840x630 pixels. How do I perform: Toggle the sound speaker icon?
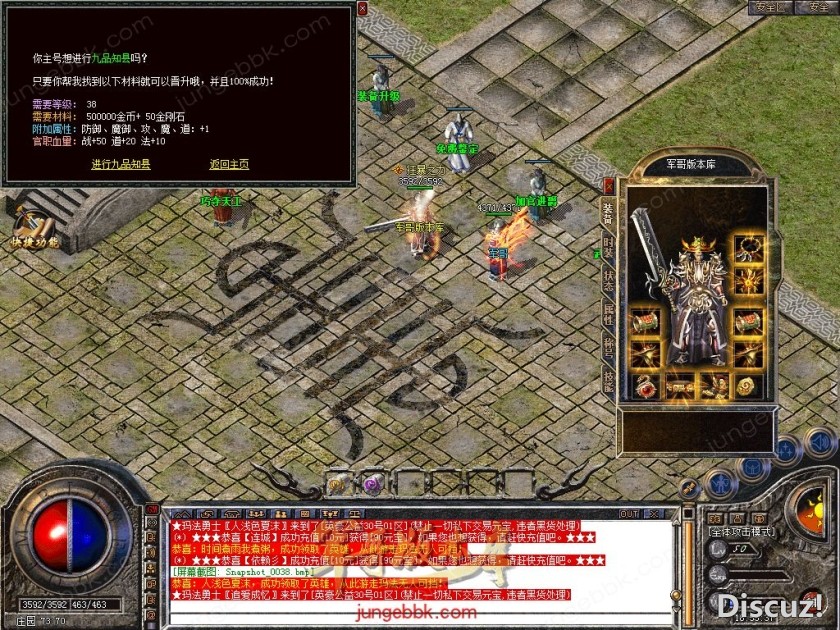point(819,442)
